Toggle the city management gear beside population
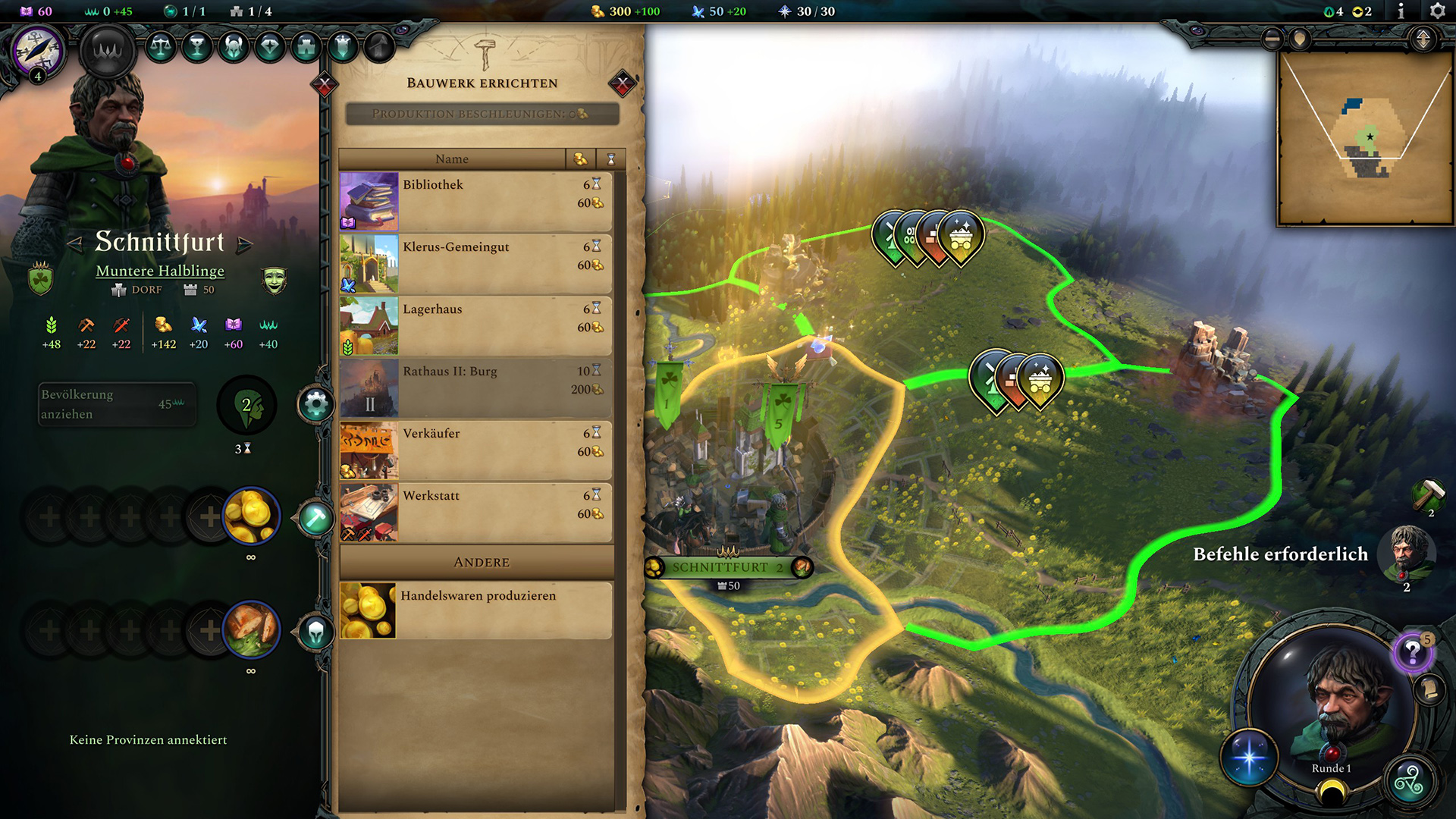 click(x=316, y=404)
